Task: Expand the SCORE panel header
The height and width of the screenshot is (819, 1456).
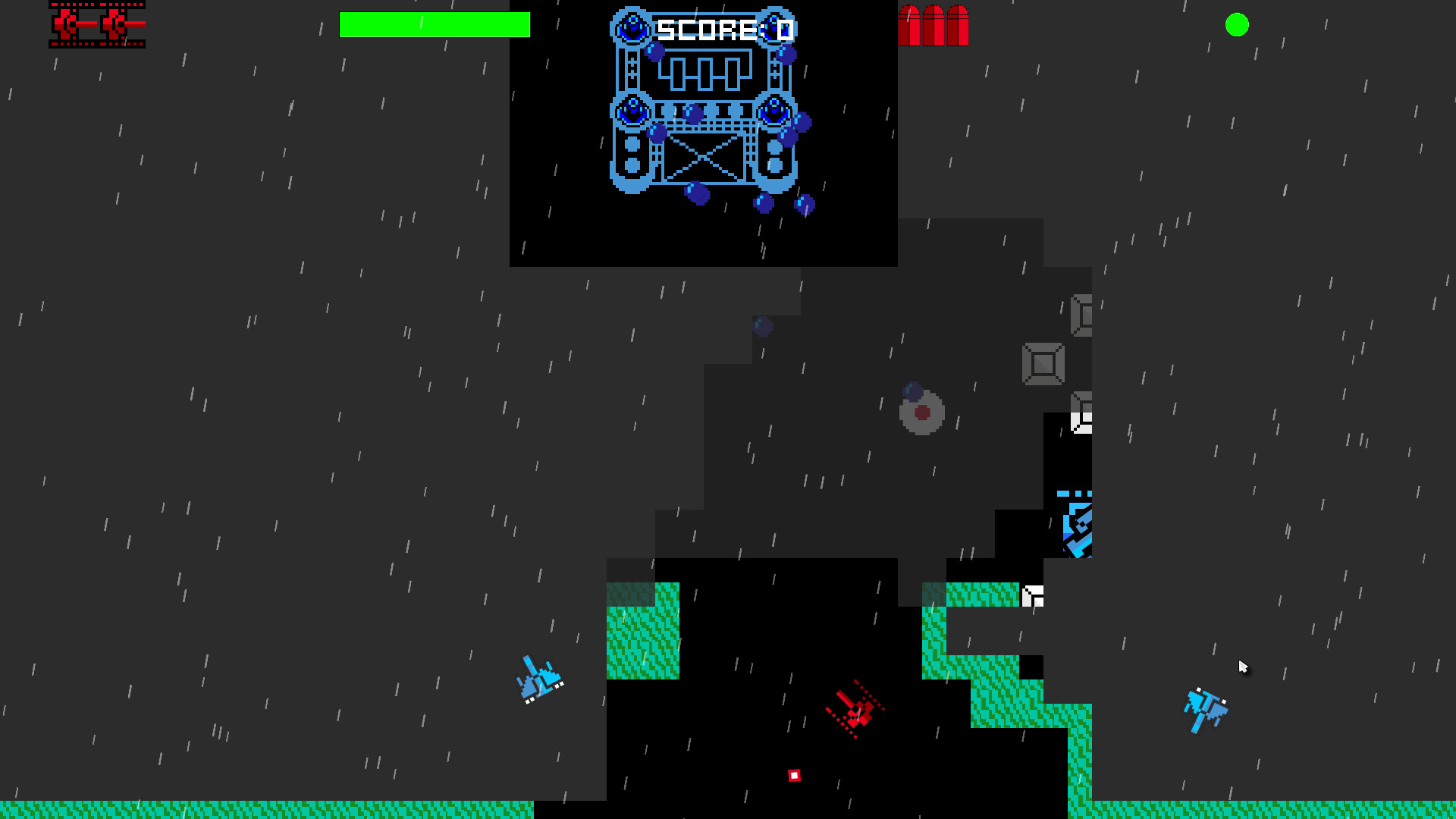Action: click(x=722, y=29)
